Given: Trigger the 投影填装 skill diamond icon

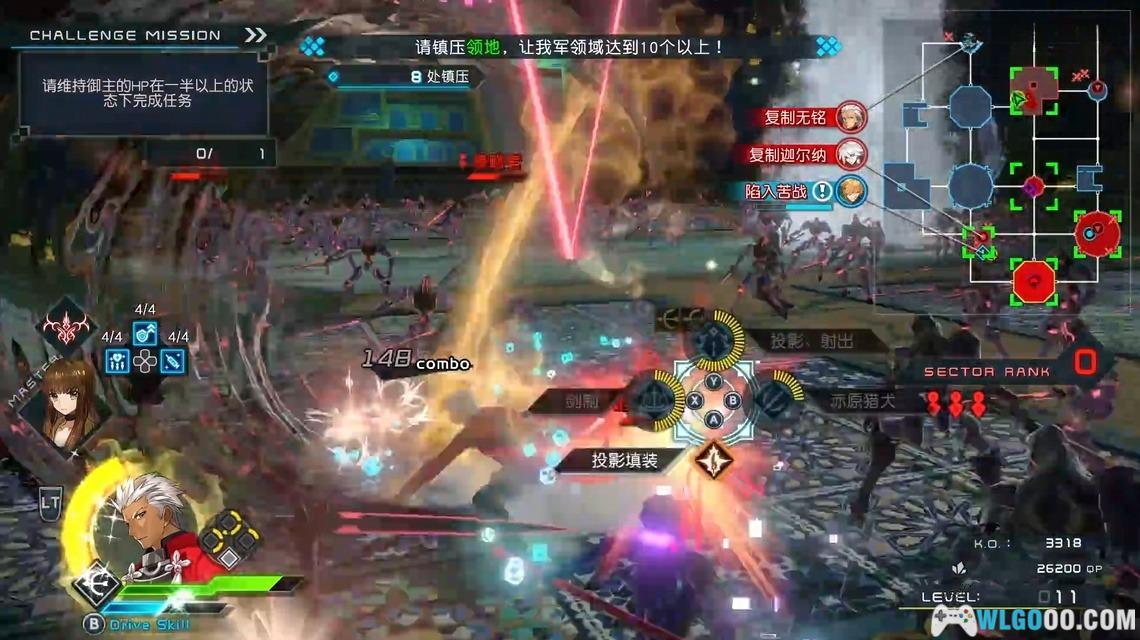Looking at the screenshot, I should click(x=714, y=460).
